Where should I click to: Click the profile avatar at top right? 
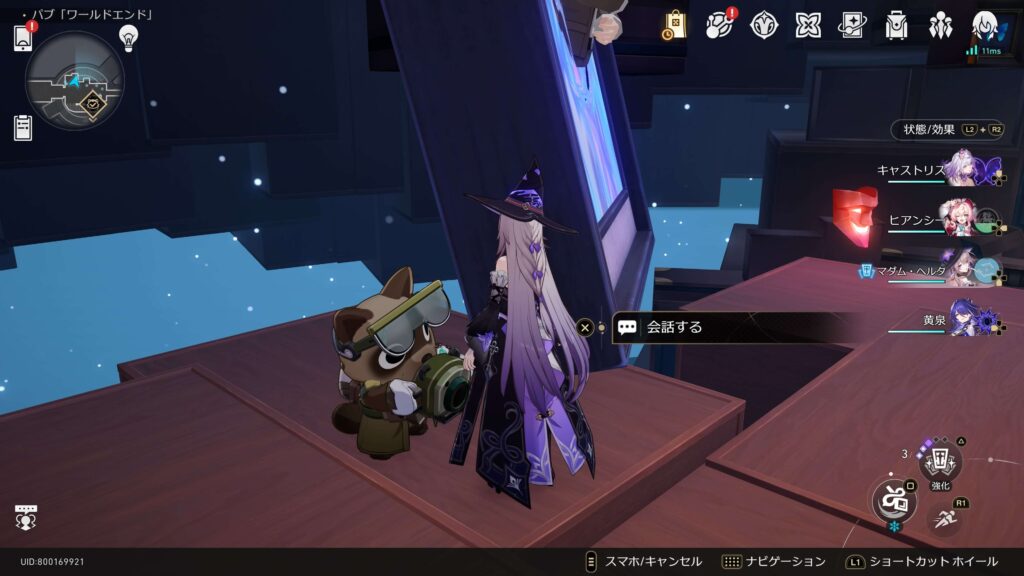(986, 26)
